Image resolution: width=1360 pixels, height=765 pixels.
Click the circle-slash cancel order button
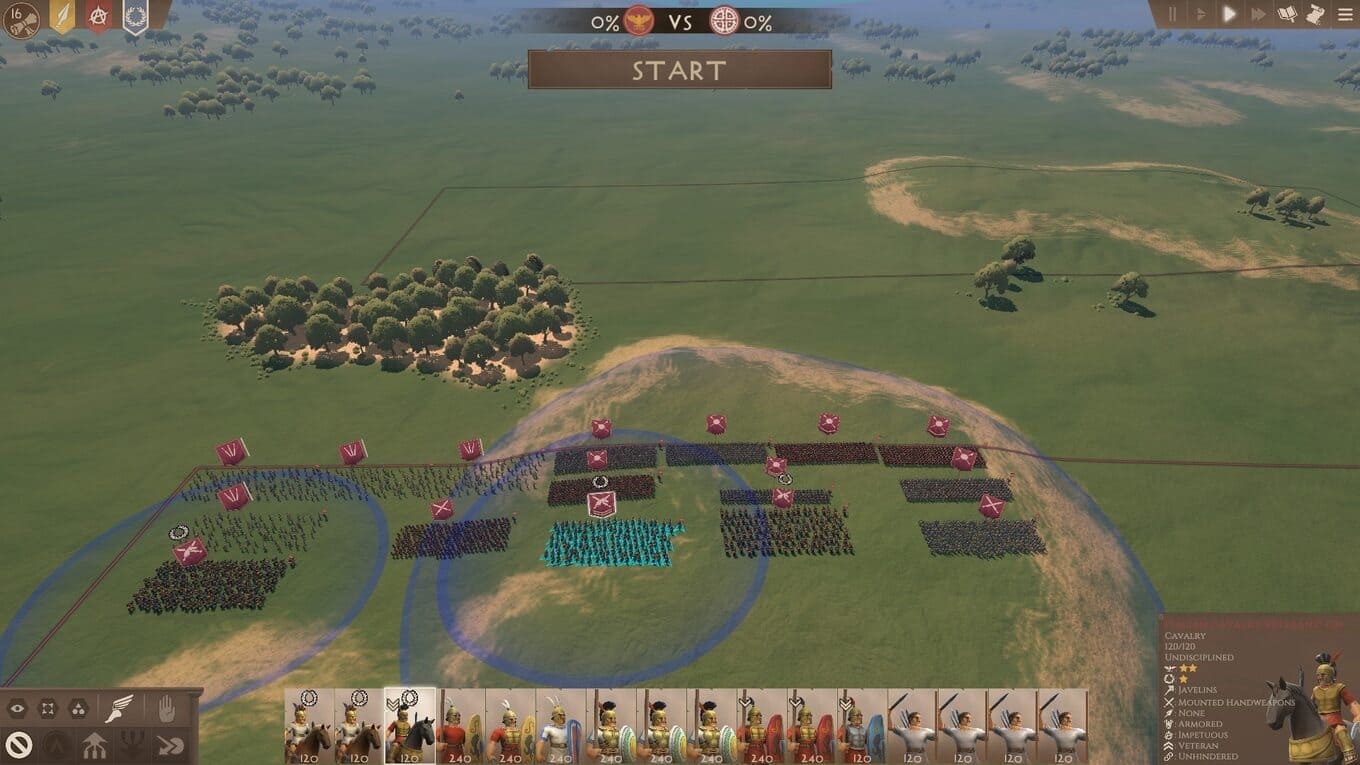(17, 744)
